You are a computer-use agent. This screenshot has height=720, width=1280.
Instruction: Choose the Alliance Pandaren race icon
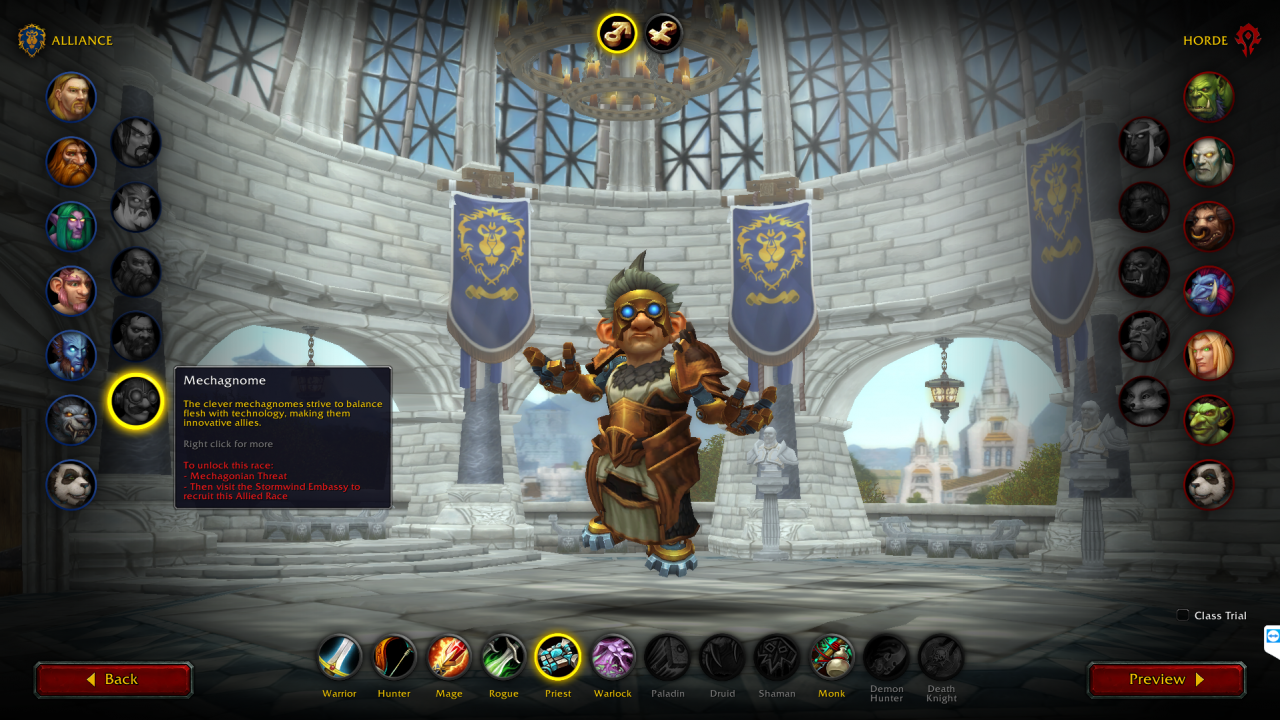coord(71,485)
